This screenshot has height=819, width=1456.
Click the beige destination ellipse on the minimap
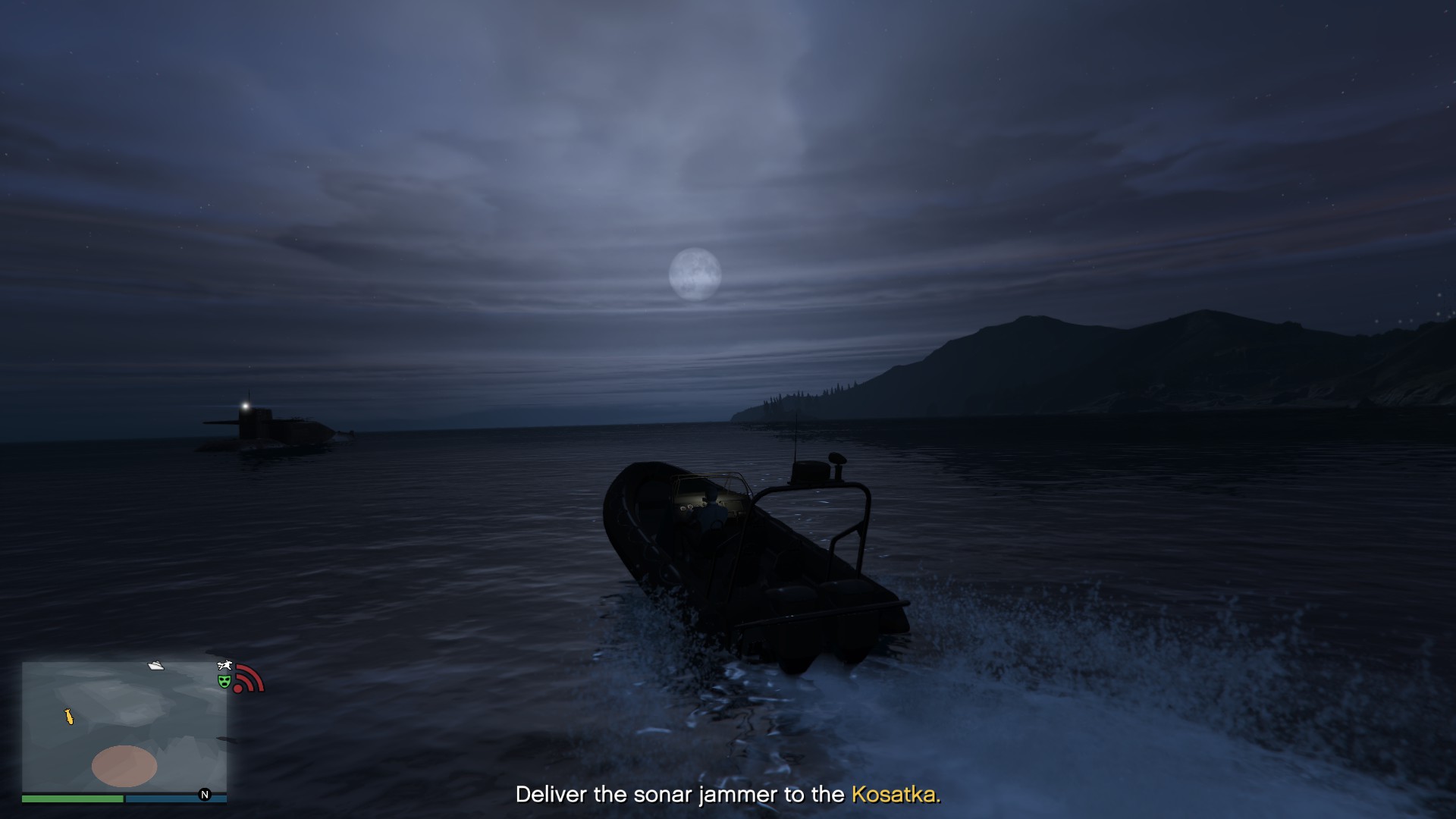(124, 767)
